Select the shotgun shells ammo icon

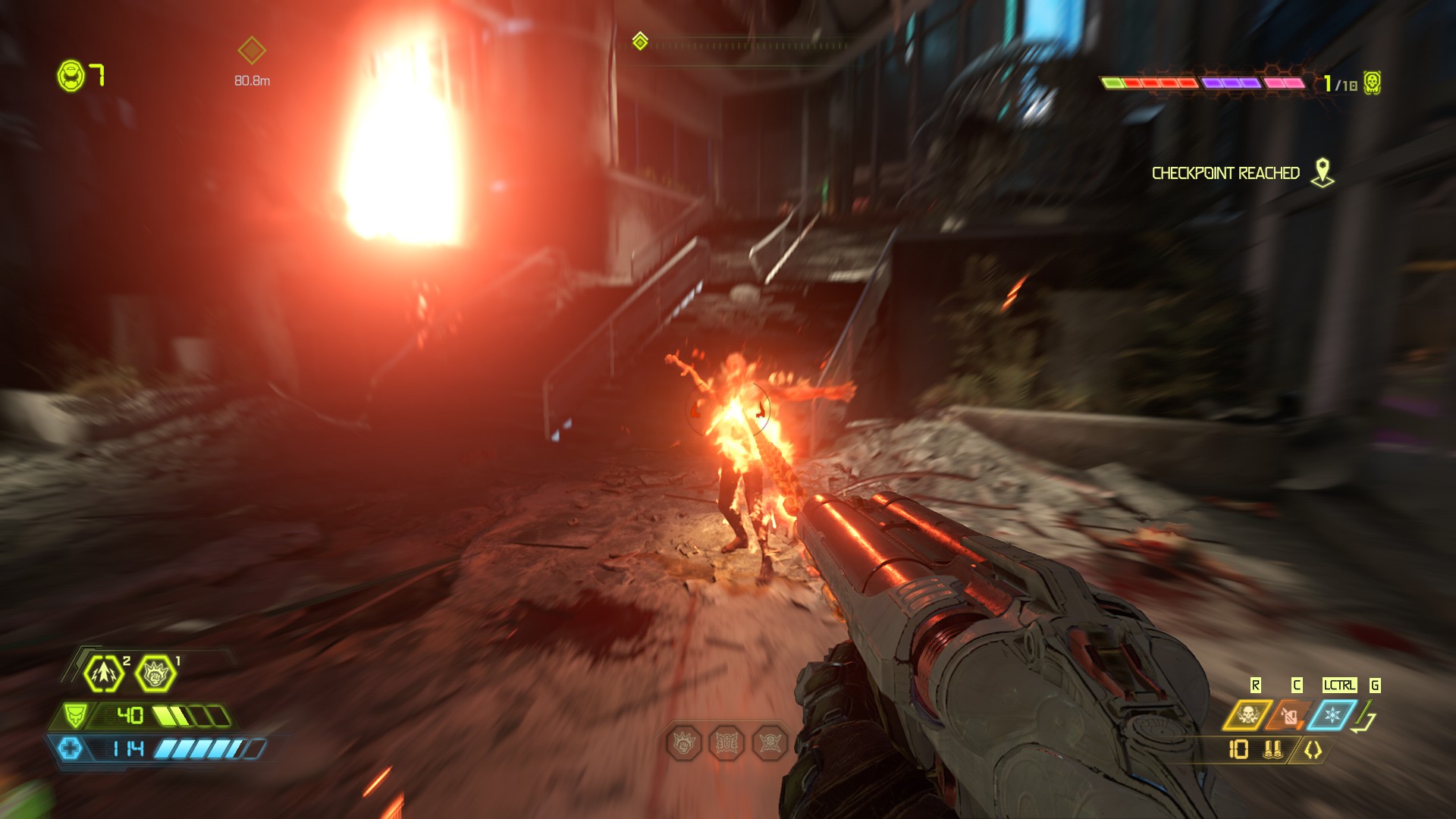point(1272,750)
